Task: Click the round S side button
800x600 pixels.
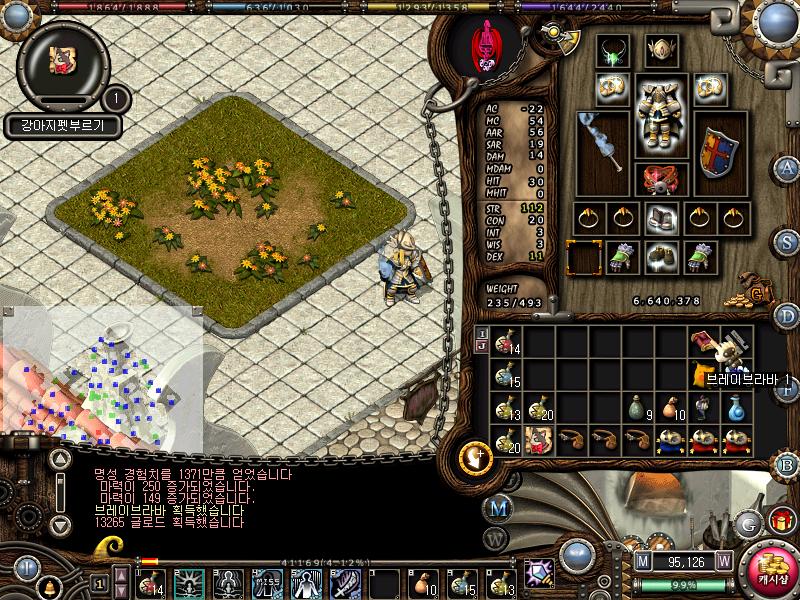Action: click(788, 242)
